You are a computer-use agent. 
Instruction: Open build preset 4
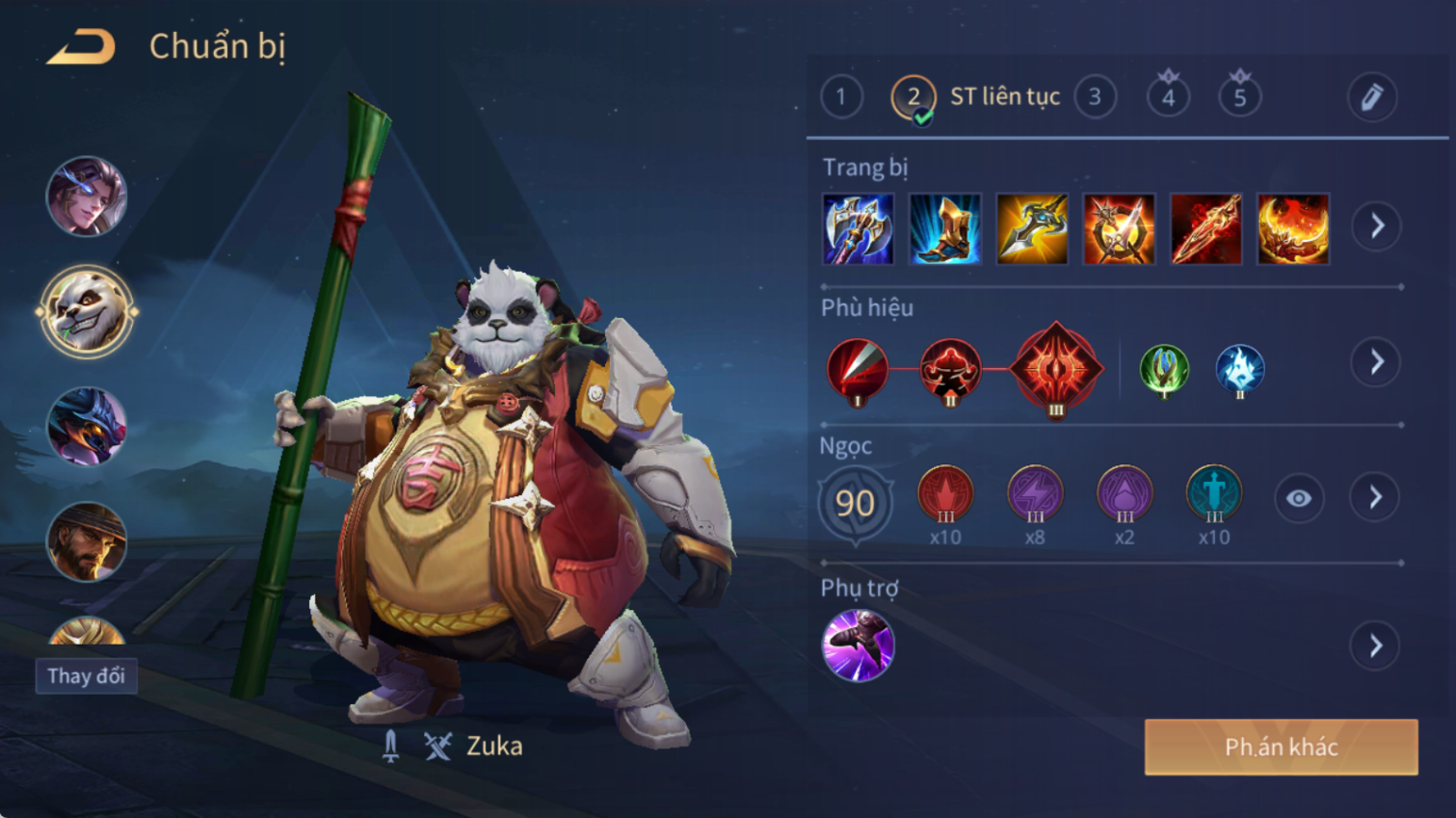tap(1168, 96)
